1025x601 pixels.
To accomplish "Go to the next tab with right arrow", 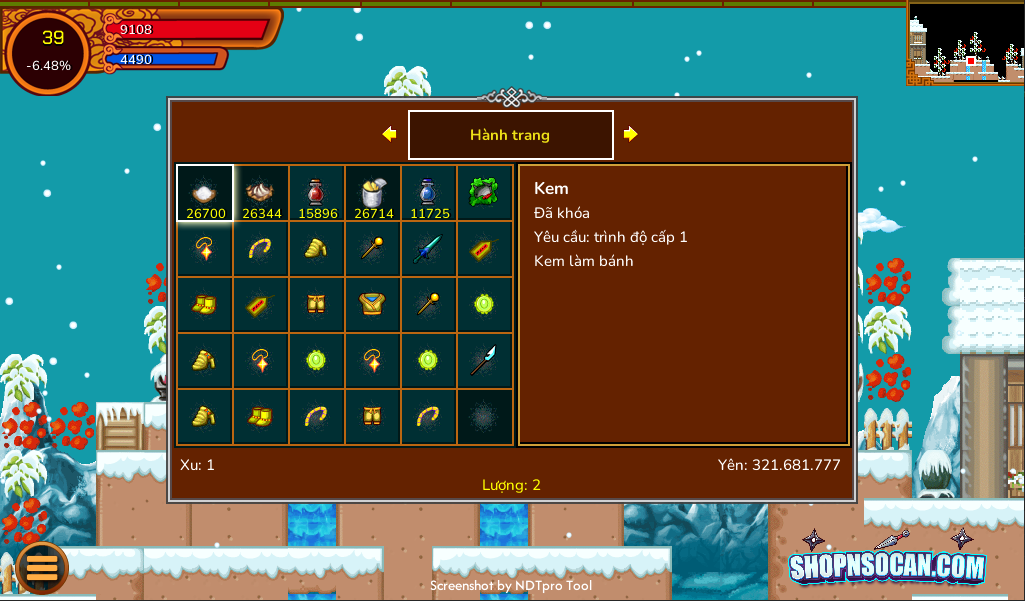I will (x=631, y=134).
